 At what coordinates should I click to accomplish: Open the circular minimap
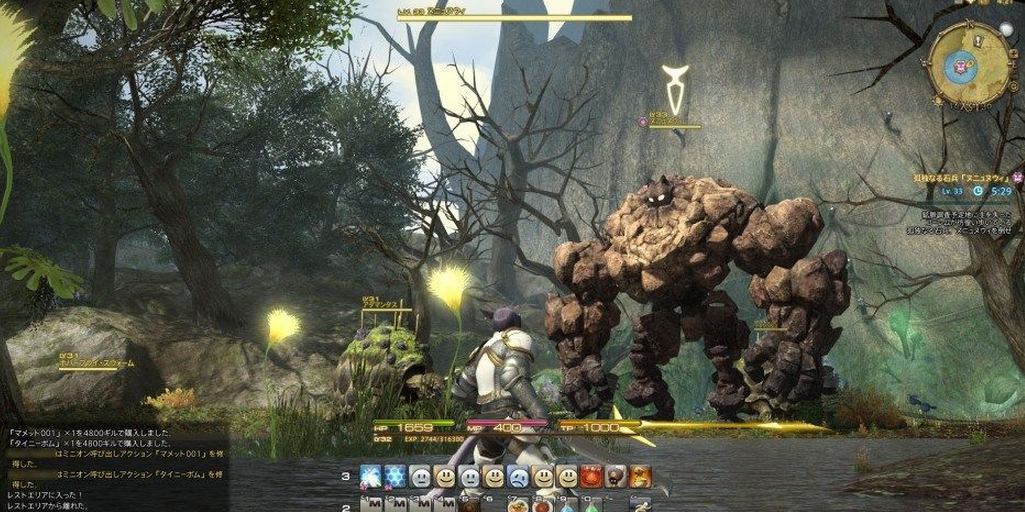tap(968, 64)
